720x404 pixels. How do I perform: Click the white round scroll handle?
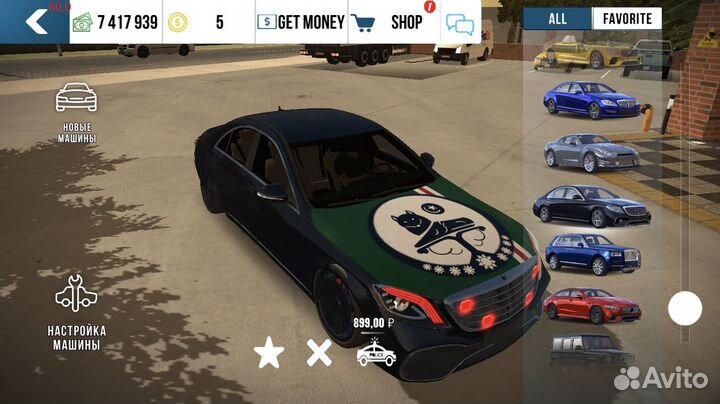pos(685,308)
